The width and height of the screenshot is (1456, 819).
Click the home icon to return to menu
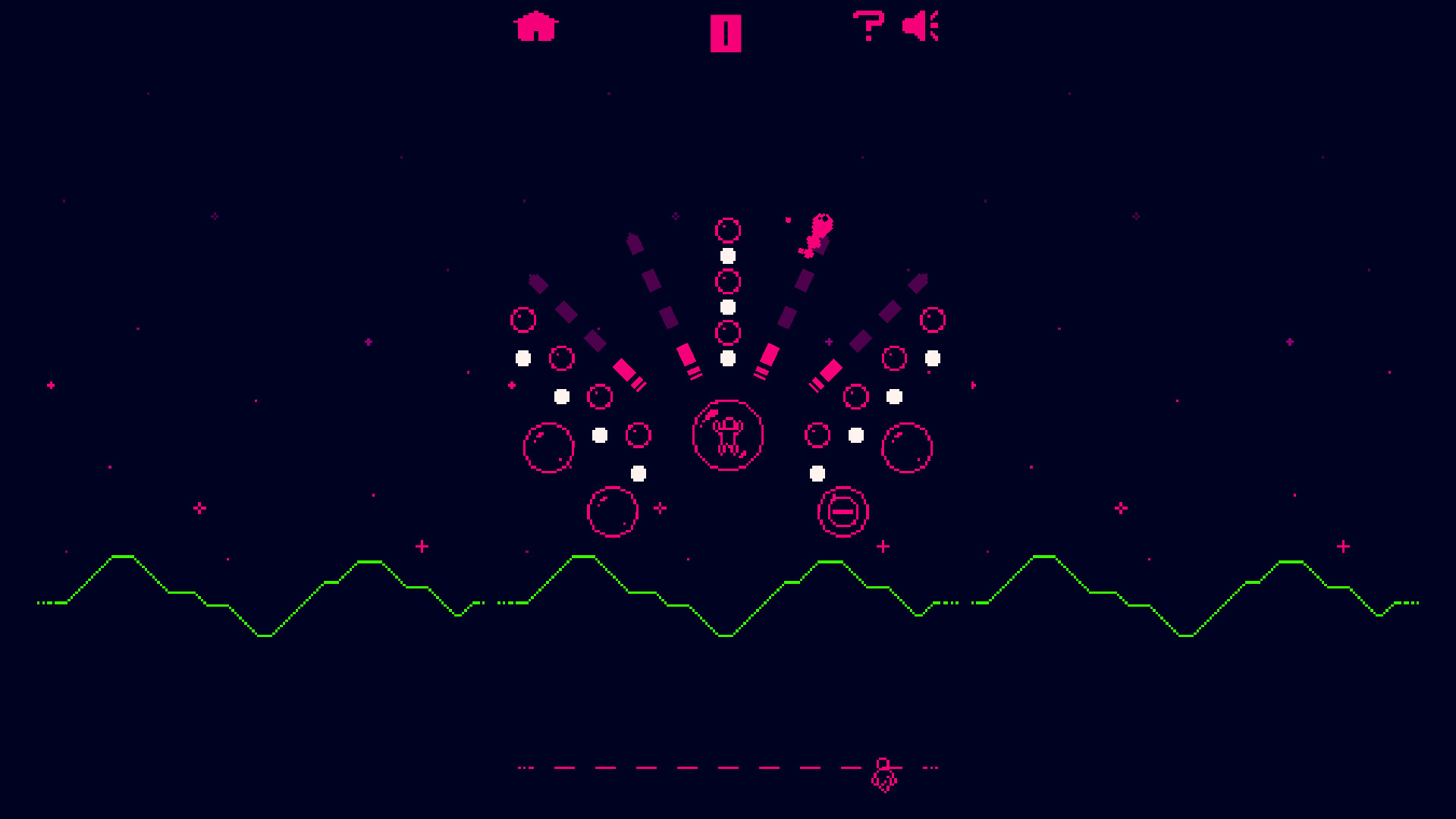point(537,27)
